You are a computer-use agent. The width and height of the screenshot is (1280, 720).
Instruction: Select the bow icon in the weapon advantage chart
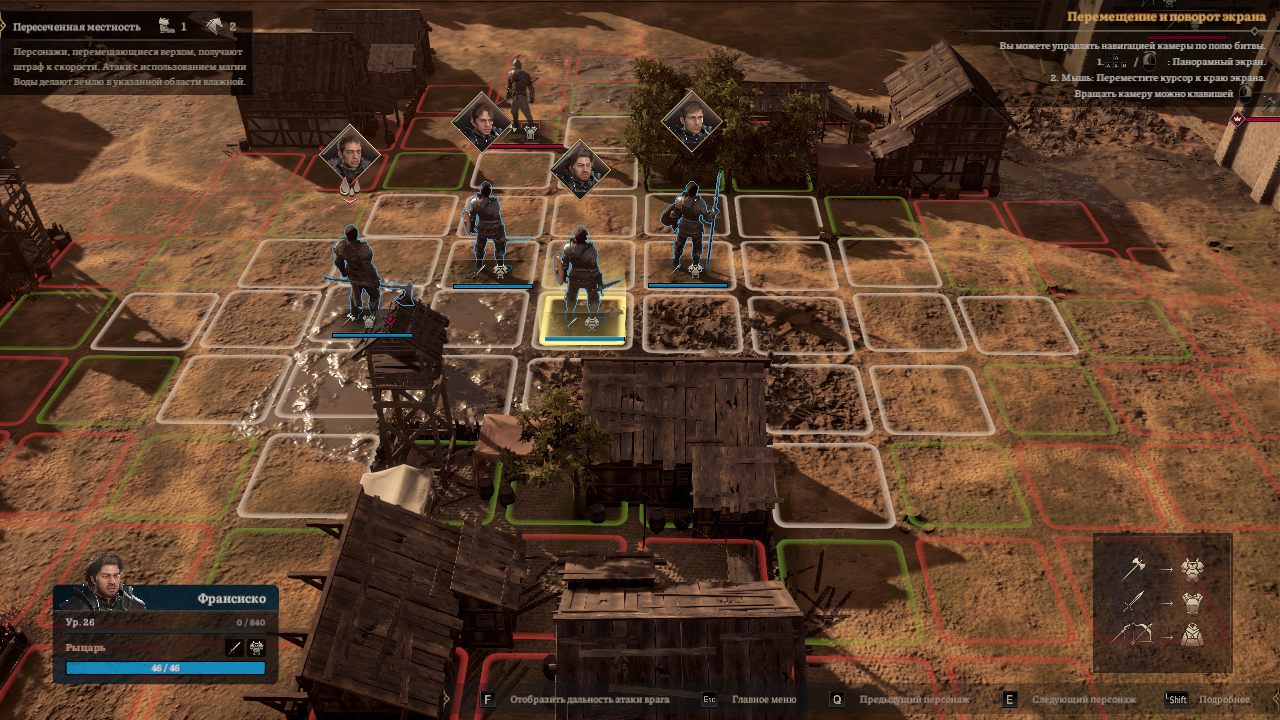tap(1133, 633)
